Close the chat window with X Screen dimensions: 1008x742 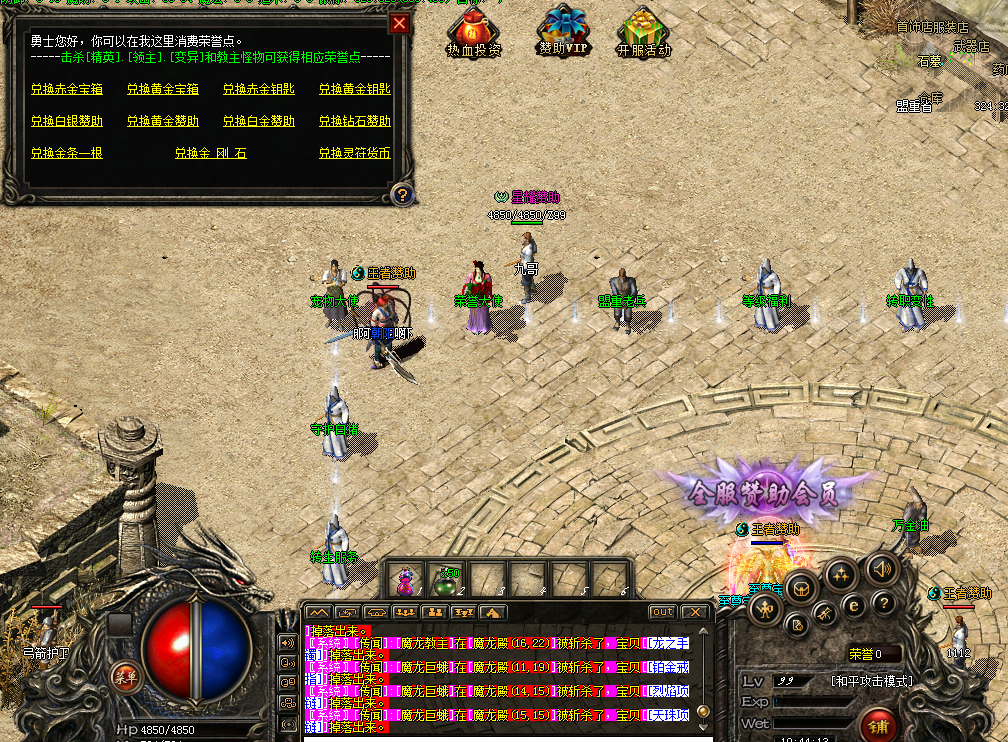(695, 611)
